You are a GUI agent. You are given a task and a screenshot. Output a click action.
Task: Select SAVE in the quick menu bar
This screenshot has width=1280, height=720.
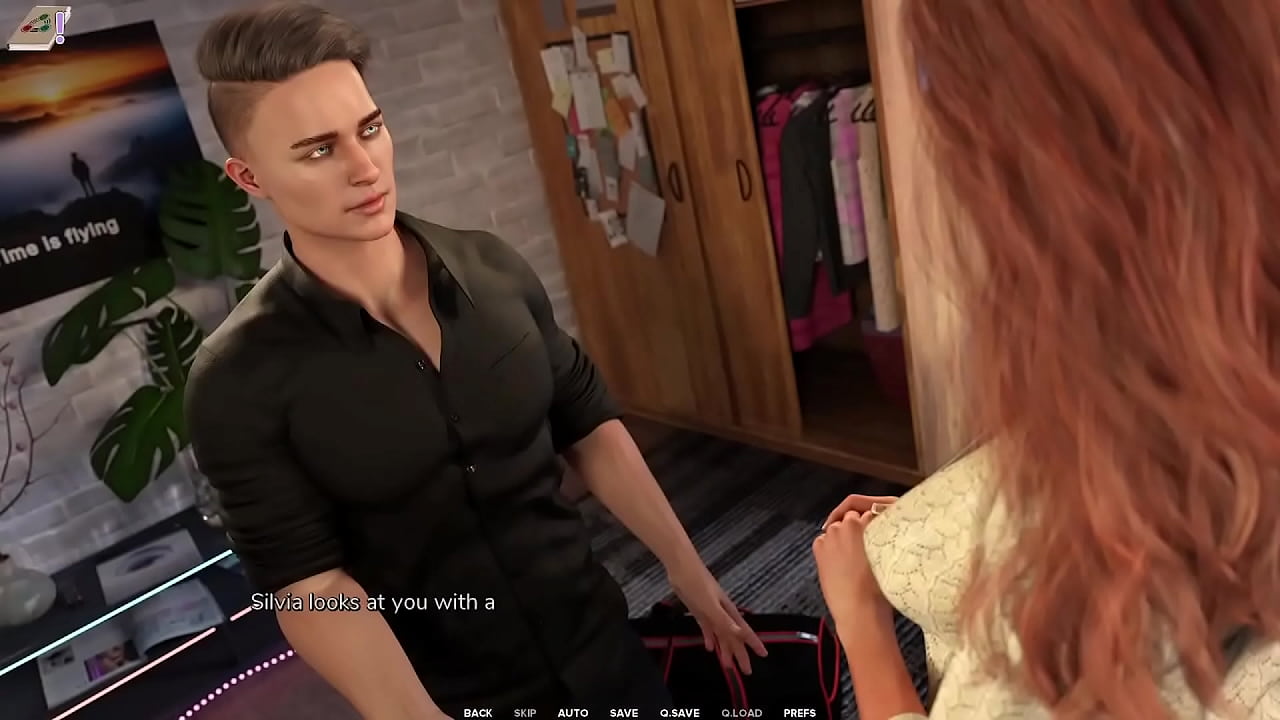(x=623, y=713)
